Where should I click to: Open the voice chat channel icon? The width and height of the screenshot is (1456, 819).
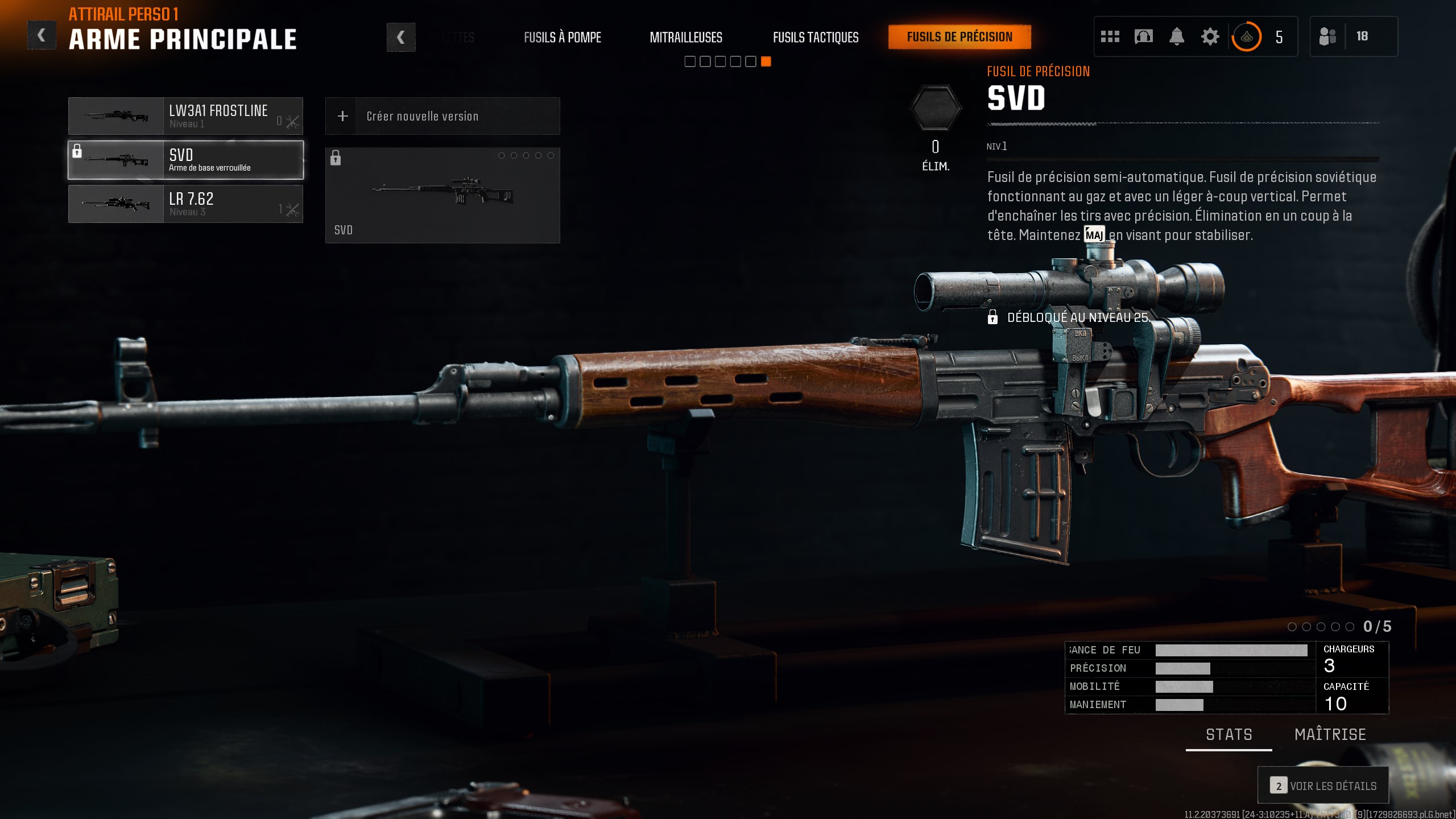click(1143, 36)
